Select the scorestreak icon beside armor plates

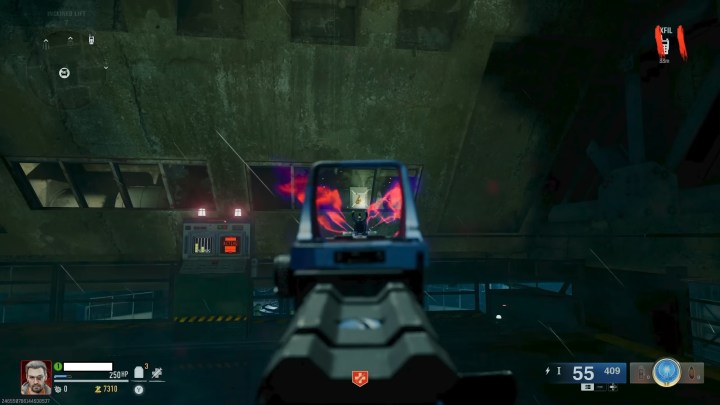[157, 372]
